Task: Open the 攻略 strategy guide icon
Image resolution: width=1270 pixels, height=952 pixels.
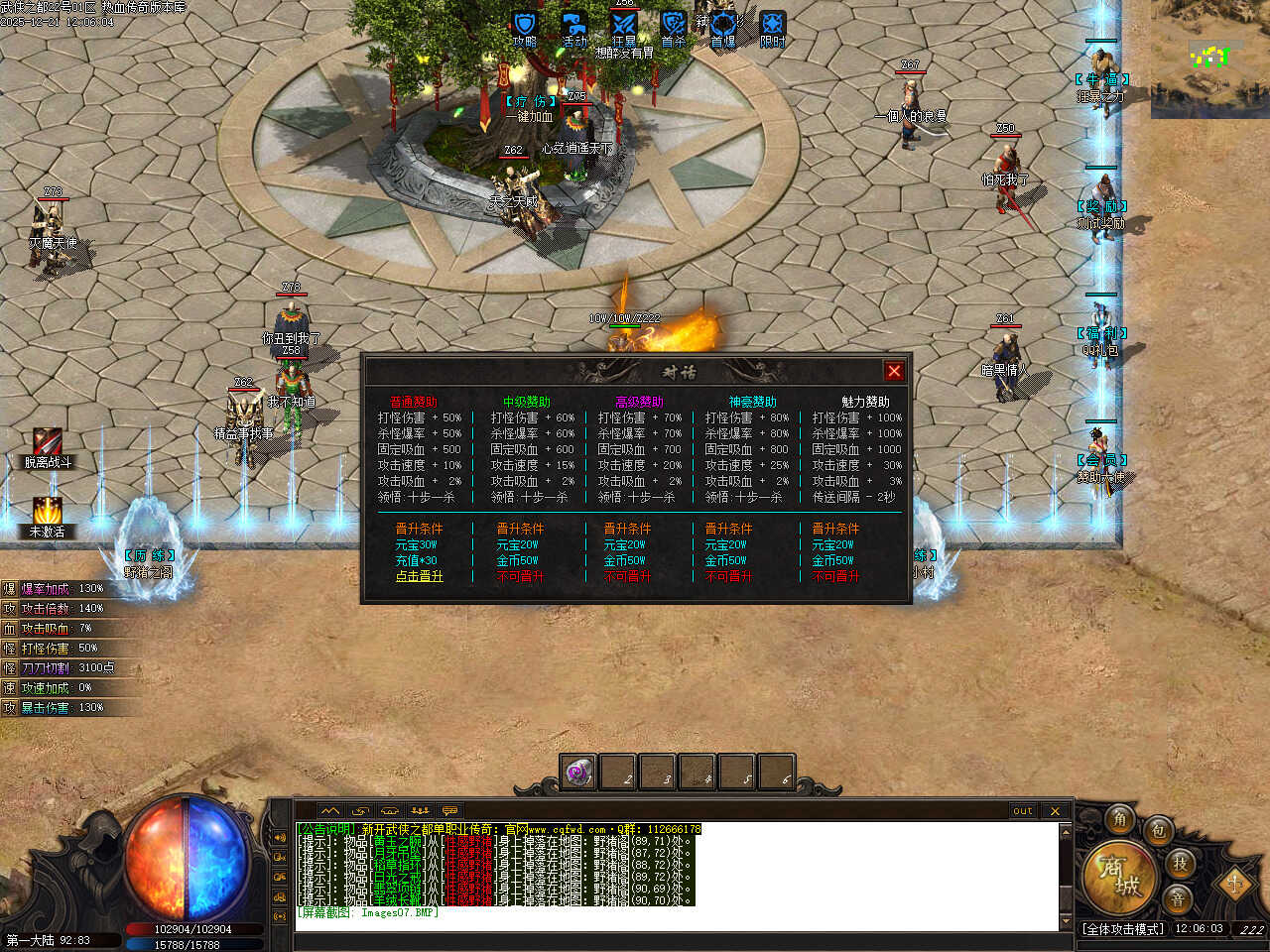Action: tap(525, 27)
